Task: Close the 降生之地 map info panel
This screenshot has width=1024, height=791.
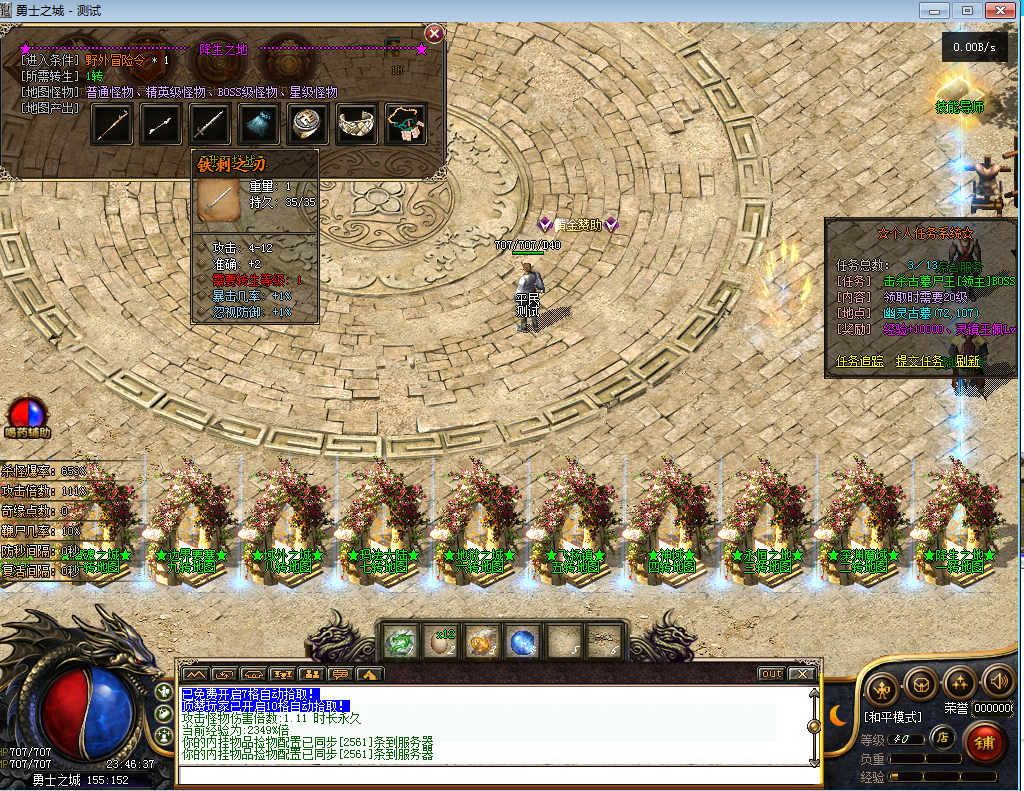Action: (x=433, y=33)
